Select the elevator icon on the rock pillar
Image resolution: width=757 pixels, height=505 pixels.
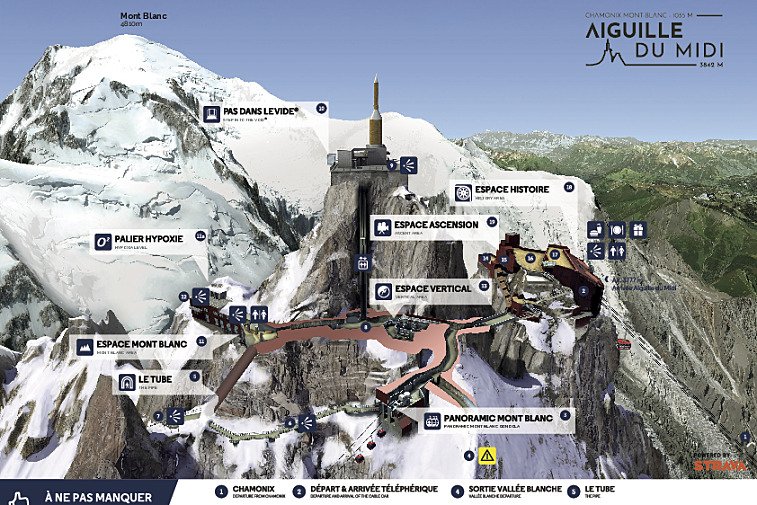pyautogui.click(x=363, y=263)
